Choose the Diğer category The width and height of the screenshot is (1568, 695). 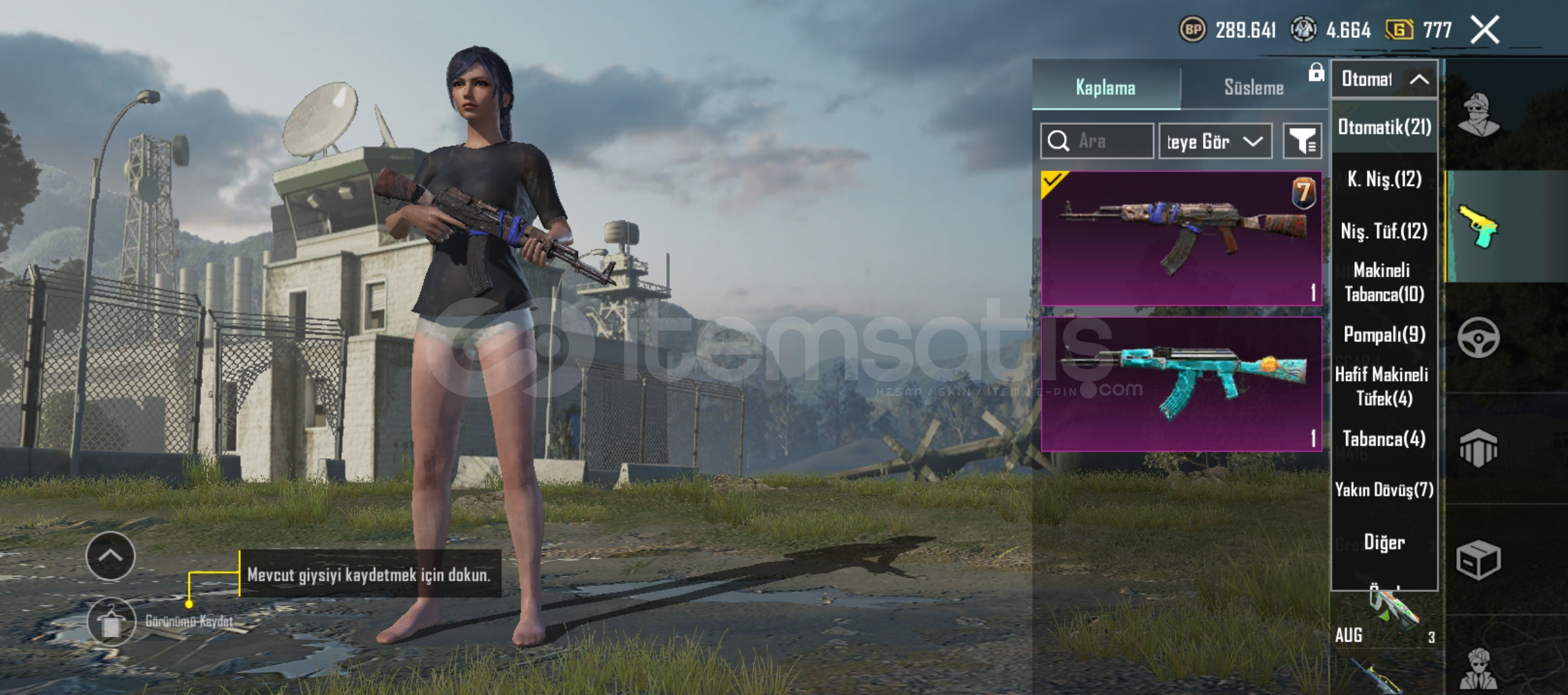coord(1384,542)
